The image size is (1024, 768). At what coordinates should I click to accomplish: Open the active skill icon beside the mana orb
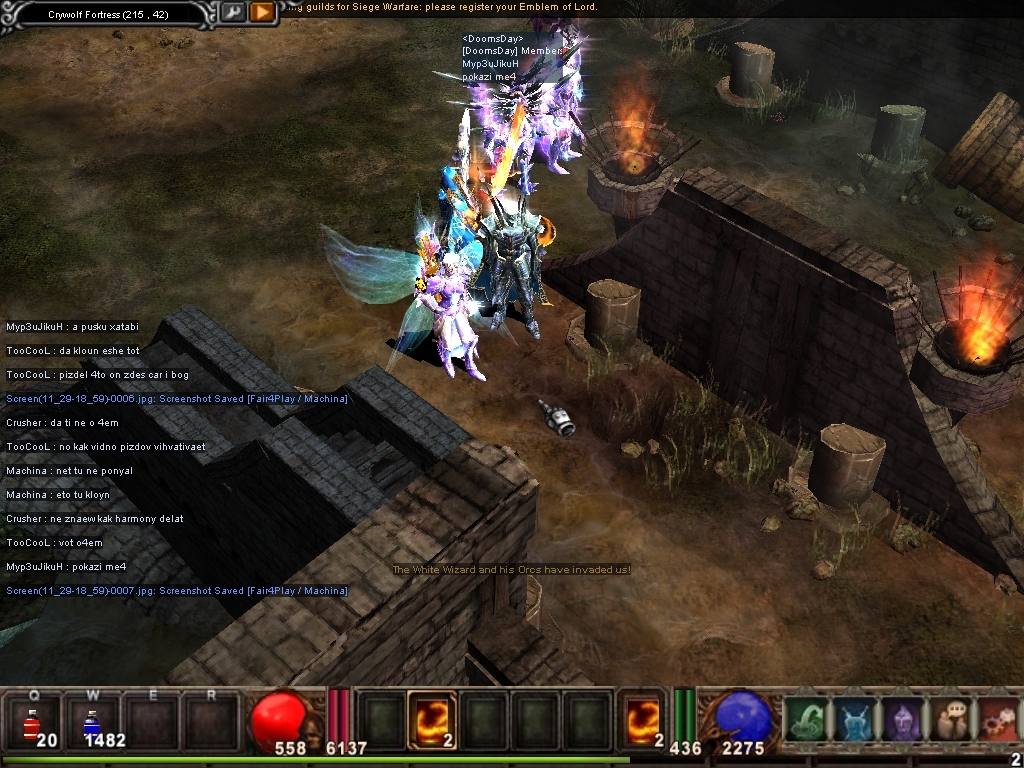point(641,719)
